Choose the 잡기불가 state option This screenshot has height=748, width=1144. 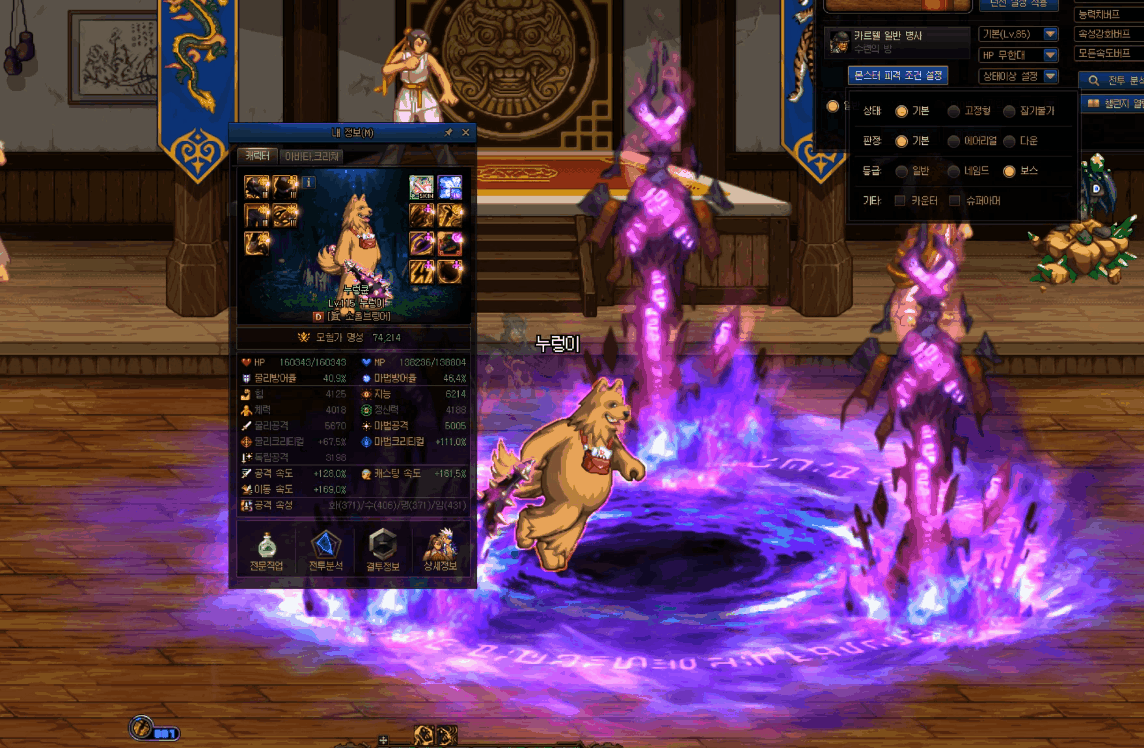pos(1009,111)
